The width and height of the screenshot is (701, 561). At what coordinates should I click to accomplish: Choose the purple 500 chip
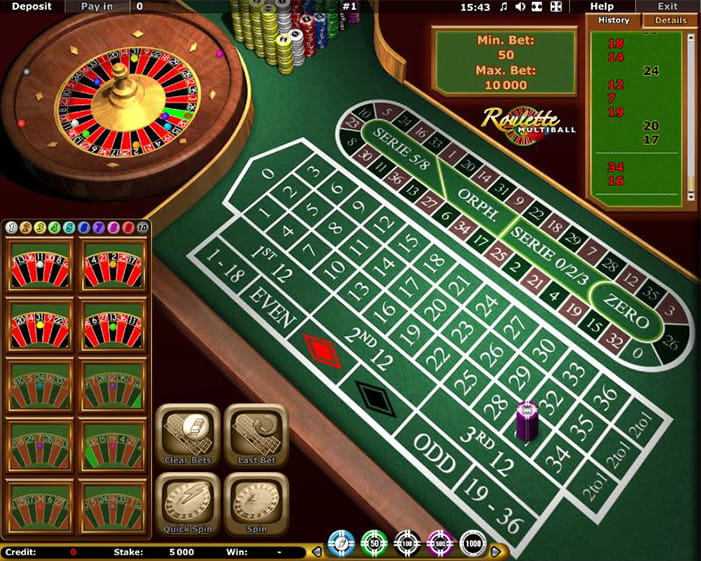point(438,547)
